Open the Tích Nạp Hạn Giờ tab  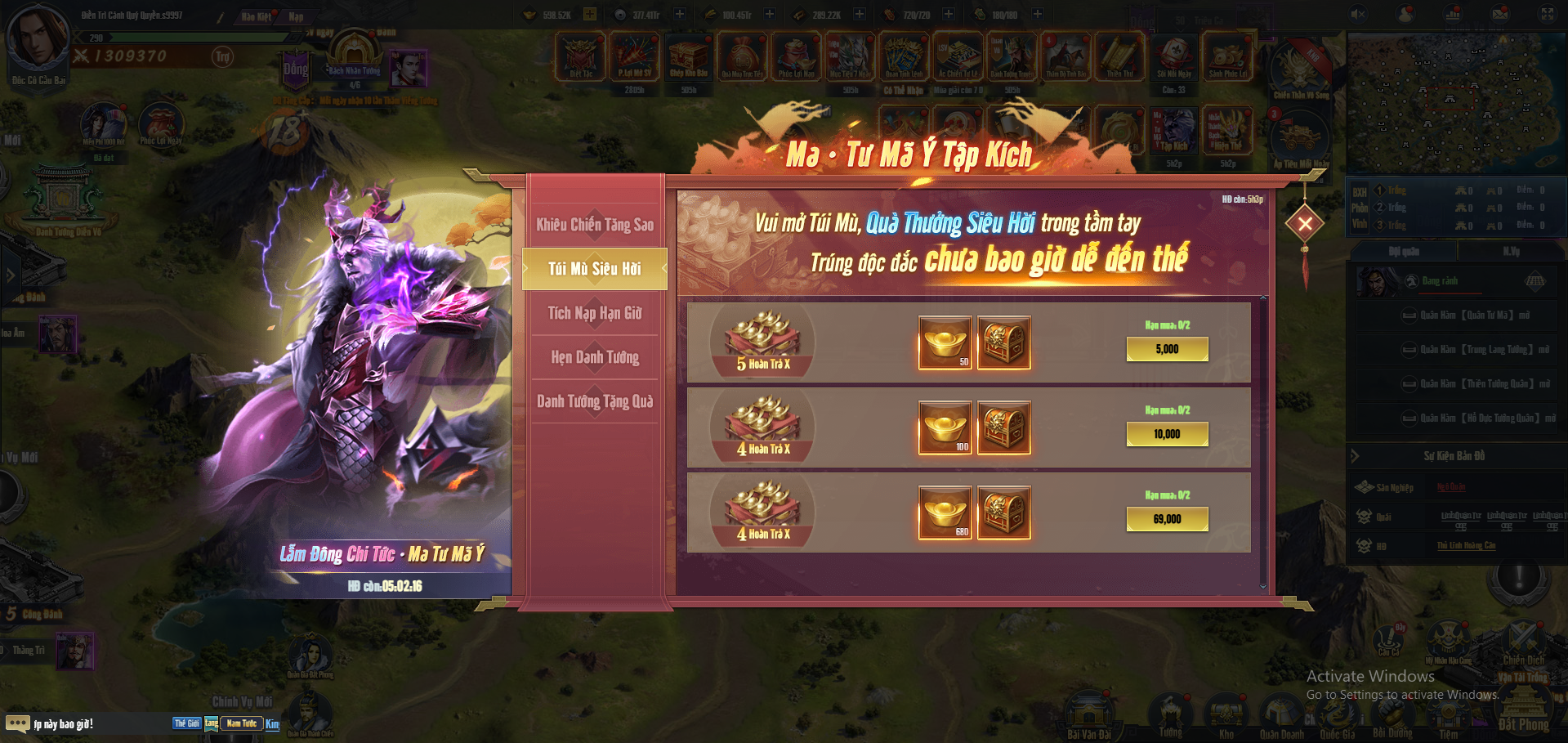click(595, 313)
